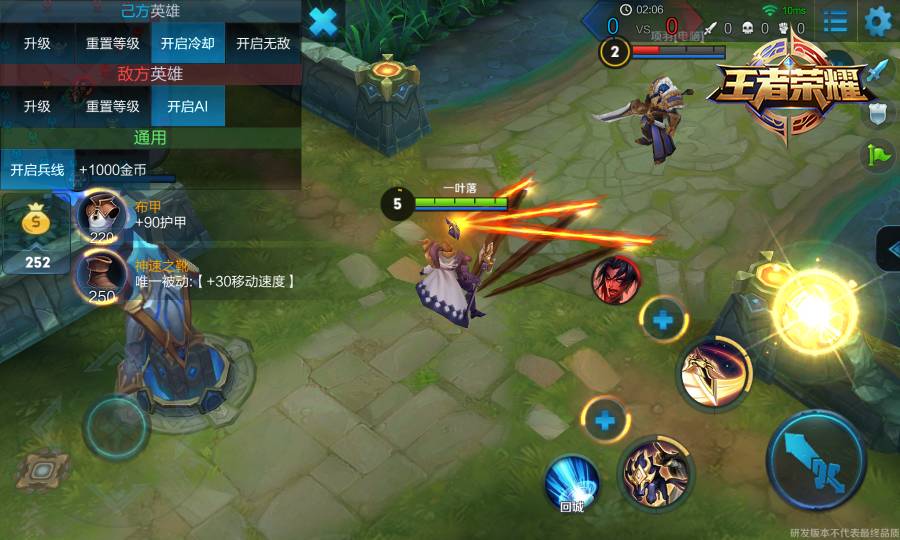Buy the recommended 布甲 cloth armor item

pyautogui.click(x=102, y=215)
